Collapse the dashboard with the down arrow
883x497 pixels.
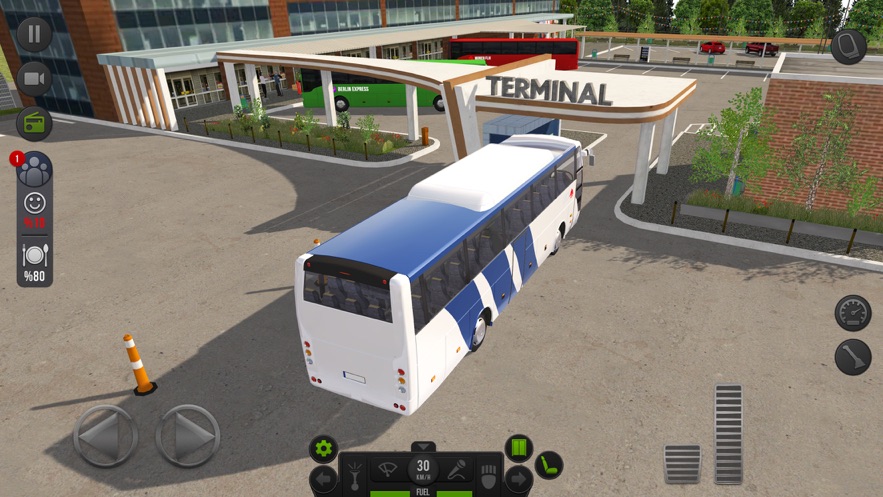pos(424,446)
